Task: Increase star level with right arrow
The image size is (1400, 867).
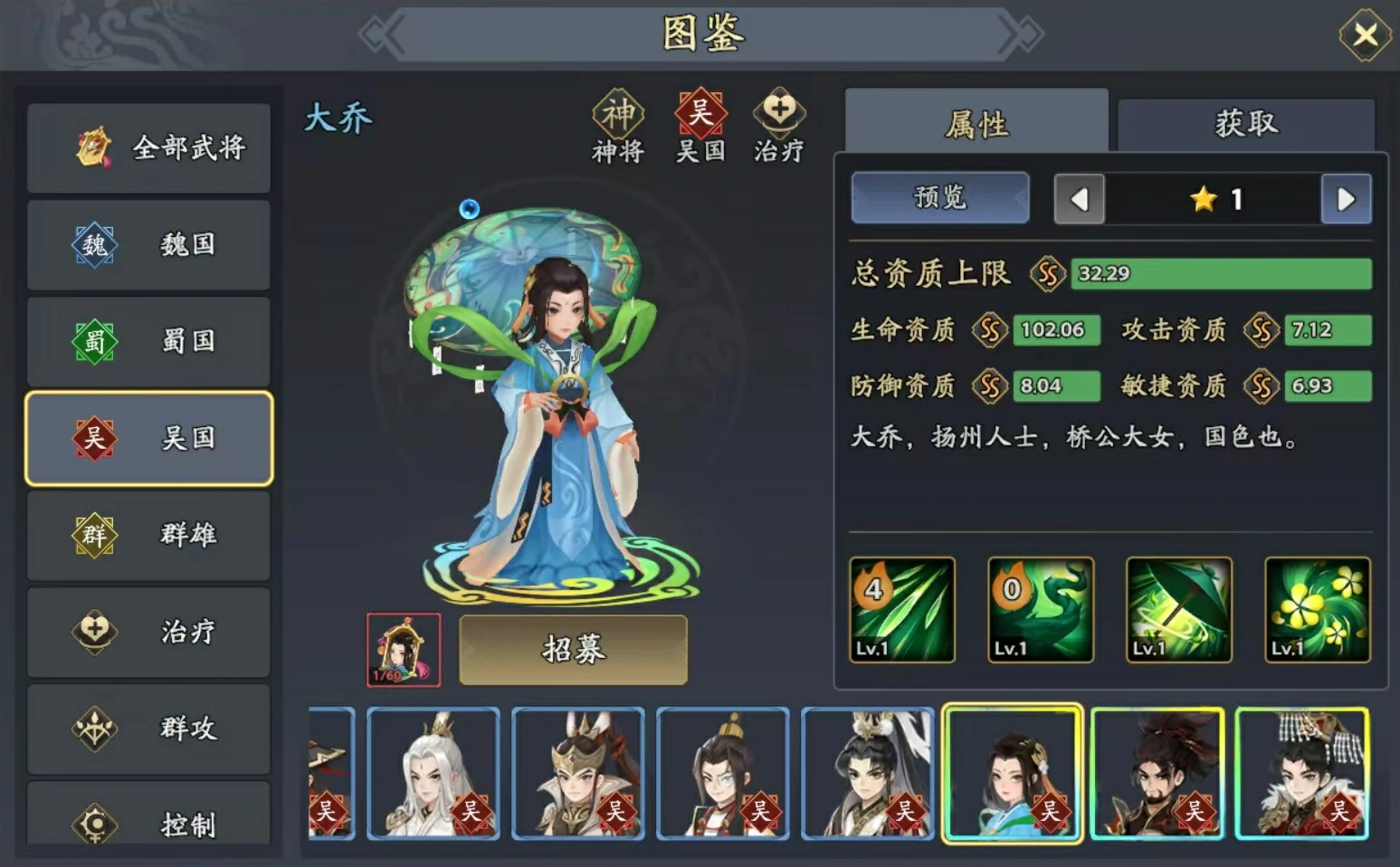Action: pyautogui.click(x=1346, y=199)
